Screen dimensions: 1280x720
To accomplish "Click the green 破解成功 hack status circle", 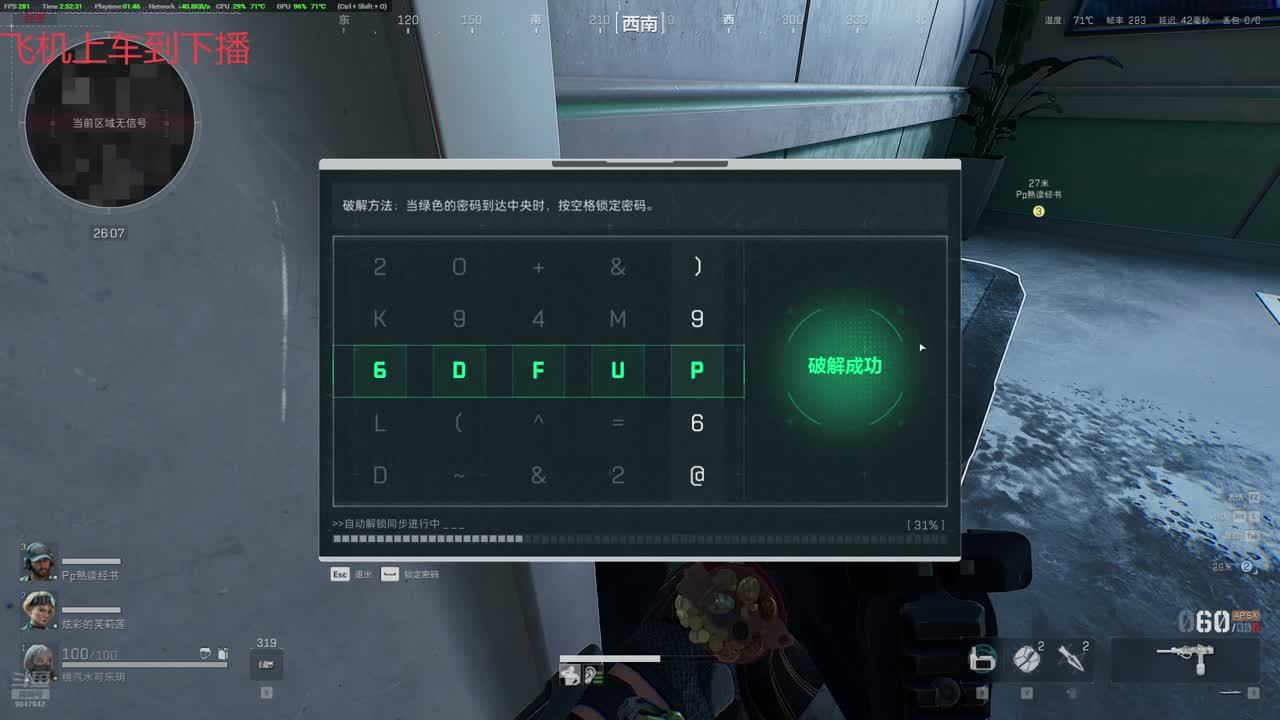I will [845, 366].
